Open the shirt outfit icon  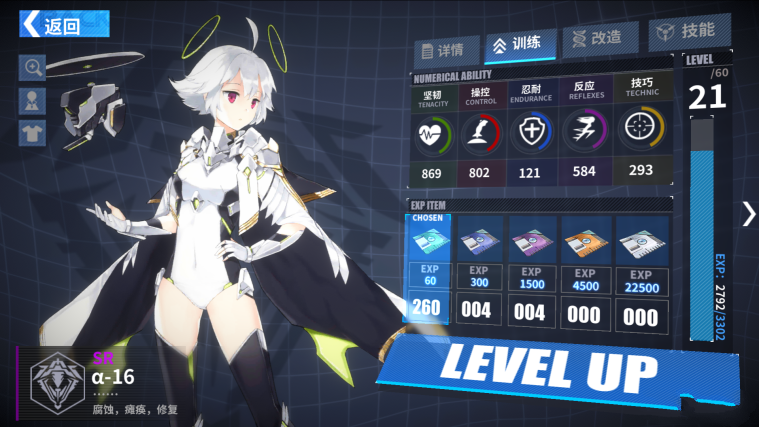[33, 132]
